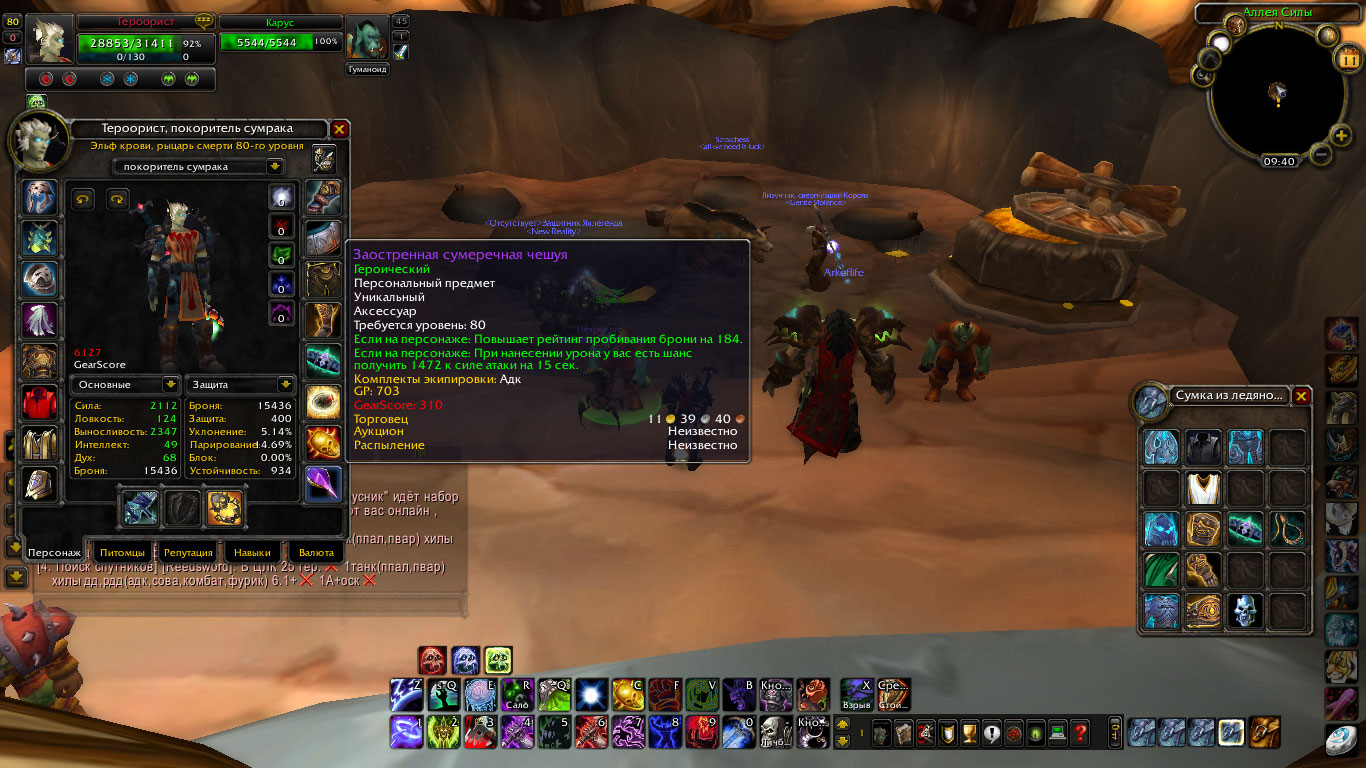Use the Взрыв ability on key X
The height and width of the screenshot is (768, 1366).
coord(856,693)
